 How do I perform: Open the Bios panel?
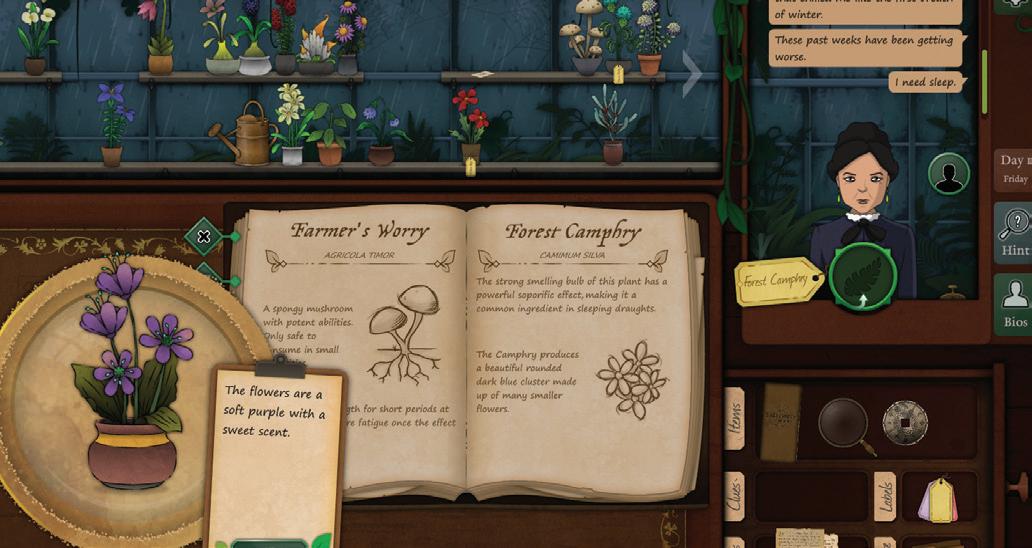[x=1013, y=305]
